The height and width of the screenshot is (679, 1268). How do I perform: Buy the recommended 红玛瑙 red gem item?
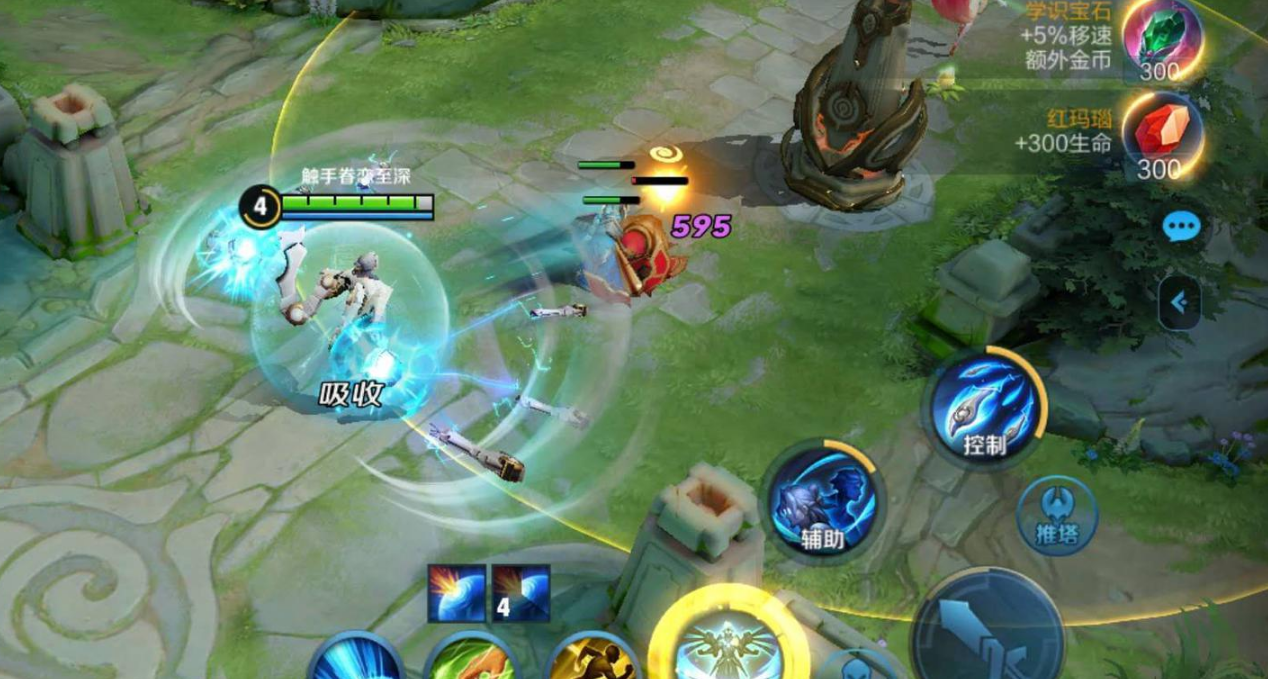(1160, 138)
